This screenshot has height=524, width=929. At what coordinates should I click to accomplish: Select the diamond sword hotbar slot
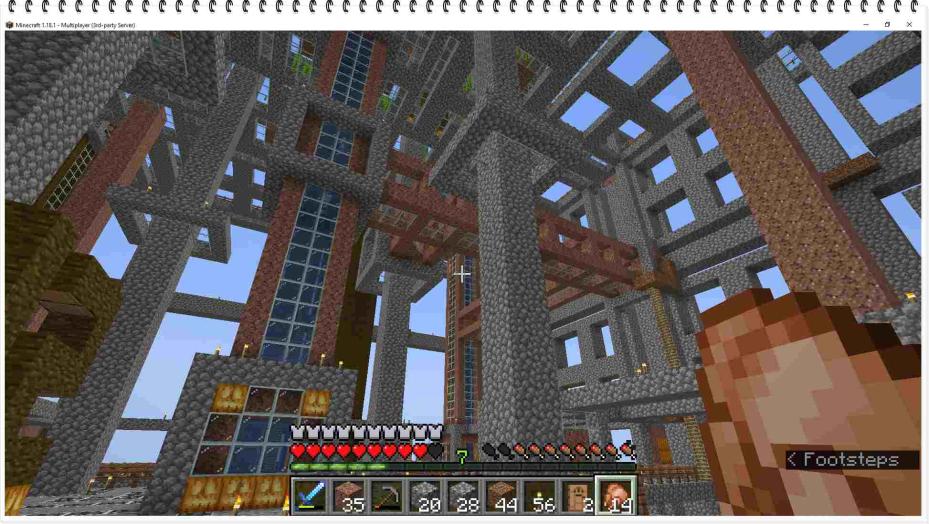[x=309, y=496]
